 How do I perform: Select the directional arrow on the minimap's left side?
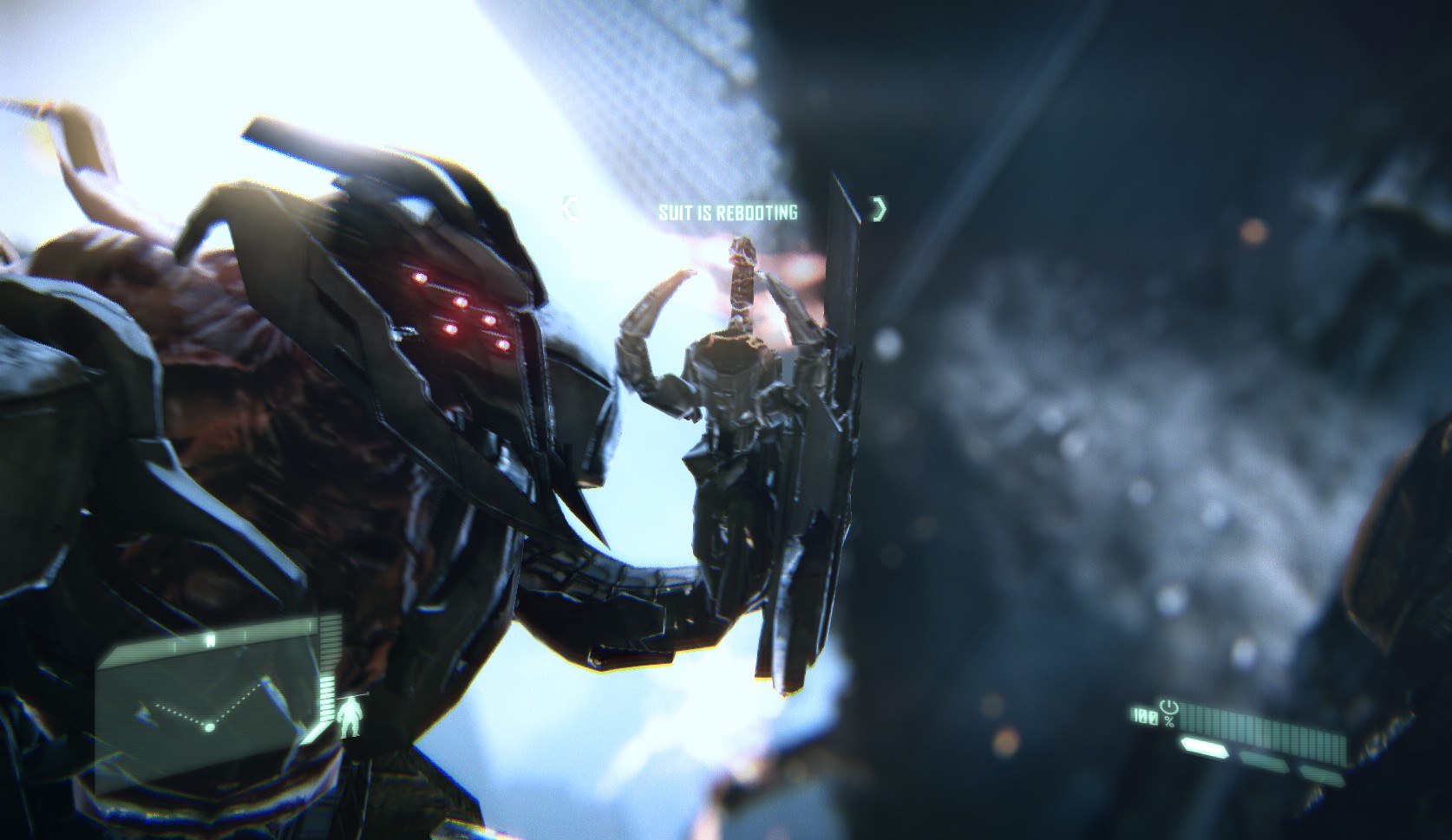[x=141, y=711]
